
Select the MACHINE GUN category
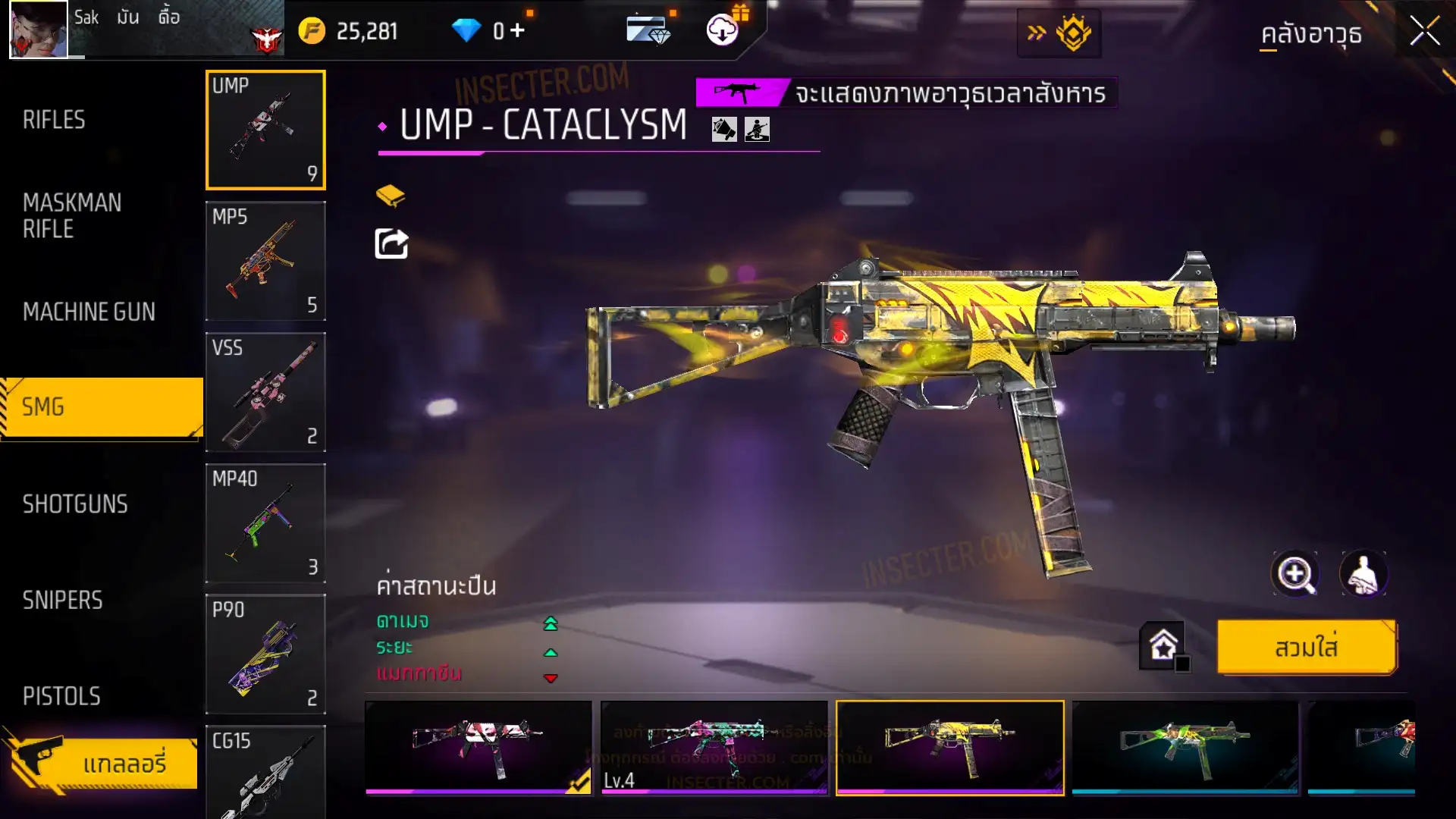[89, 312]
